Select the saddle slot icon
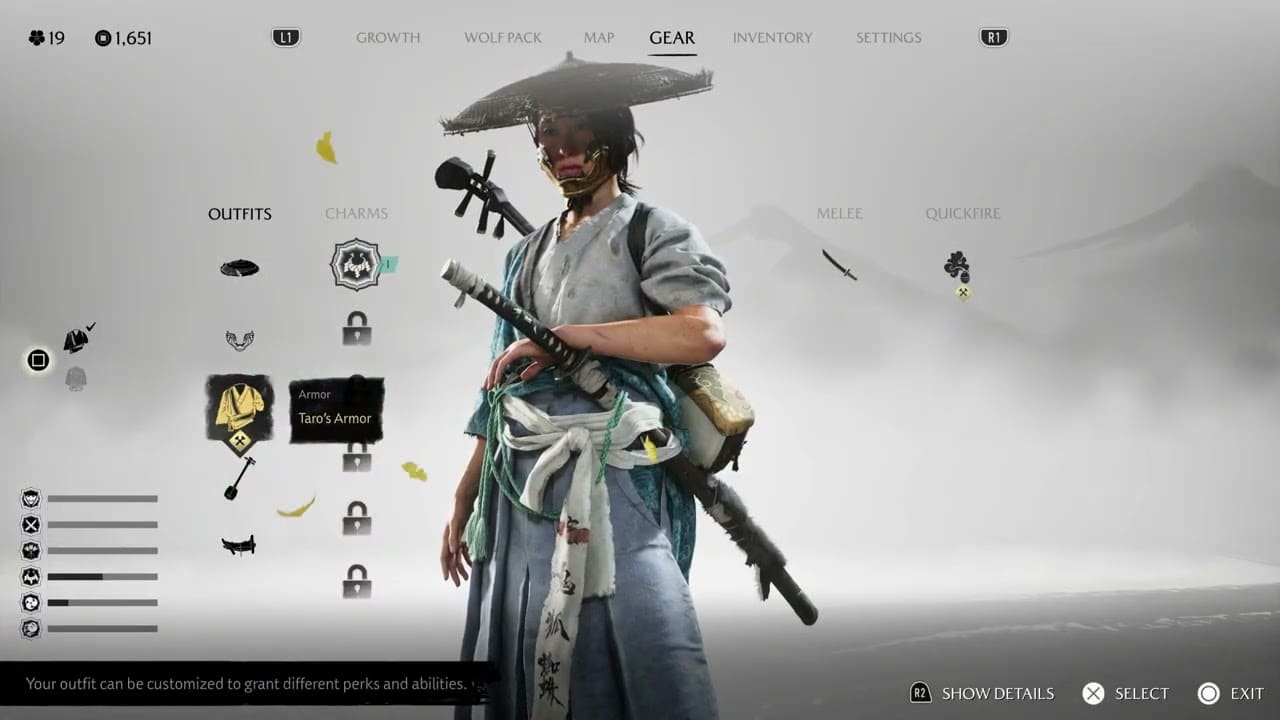 239,544
